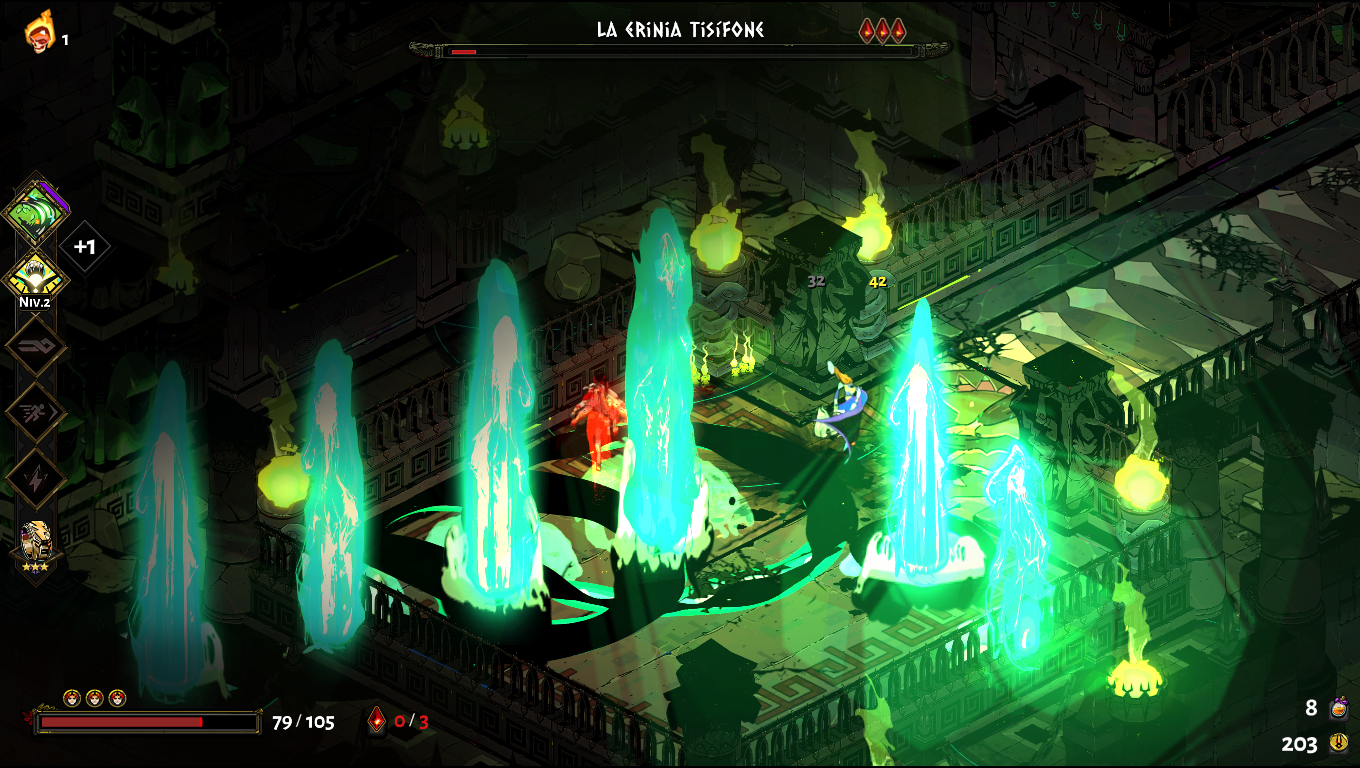The width and height of the screenshot is (1360, 768).
Task: Click the red bloodstone cast icon
Action: pyautogui.click(x=377, y=721)
